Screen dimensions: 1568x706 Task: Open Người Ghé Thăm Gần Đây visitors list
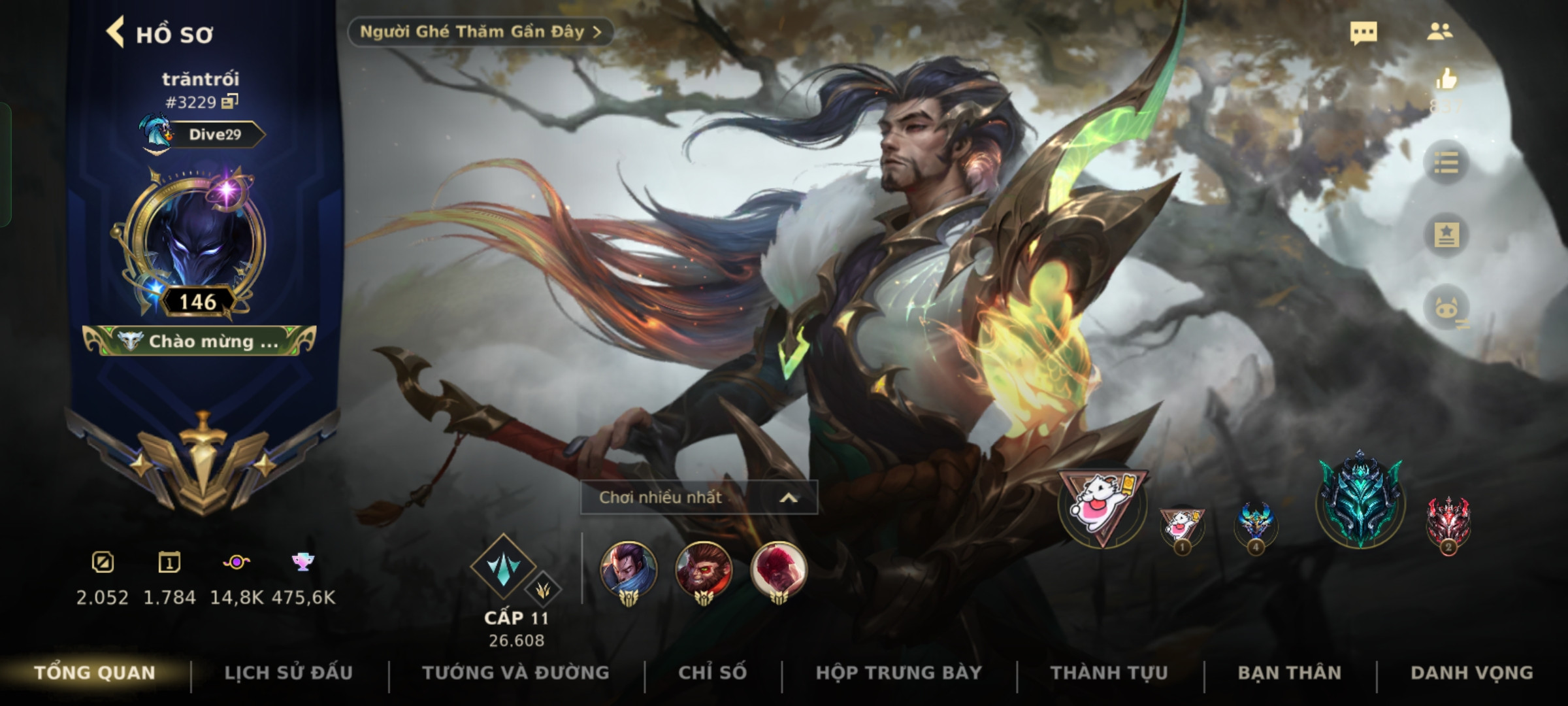click(480, 32)
